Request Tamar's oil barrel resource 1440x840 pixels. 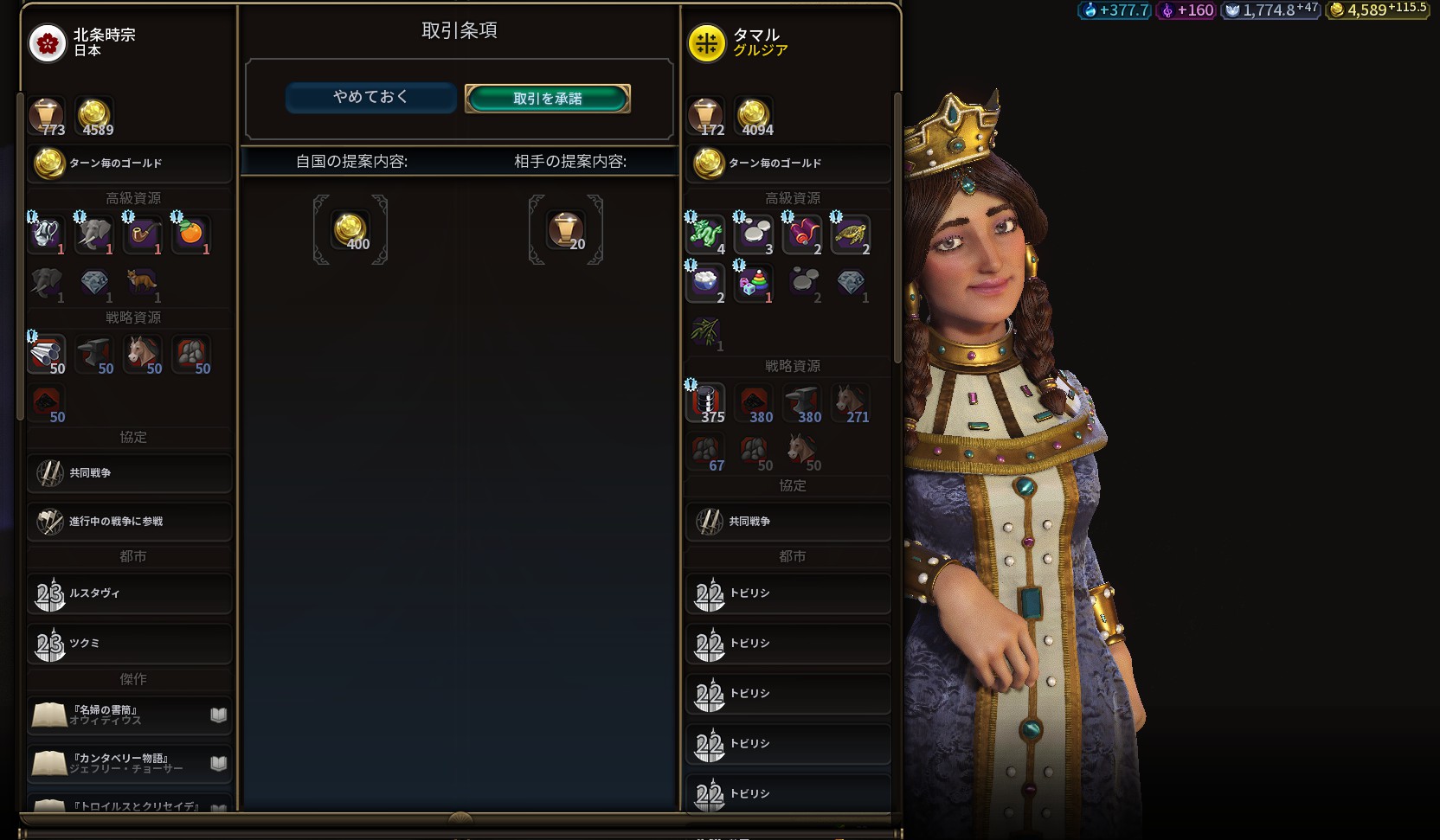coord(706,401)
